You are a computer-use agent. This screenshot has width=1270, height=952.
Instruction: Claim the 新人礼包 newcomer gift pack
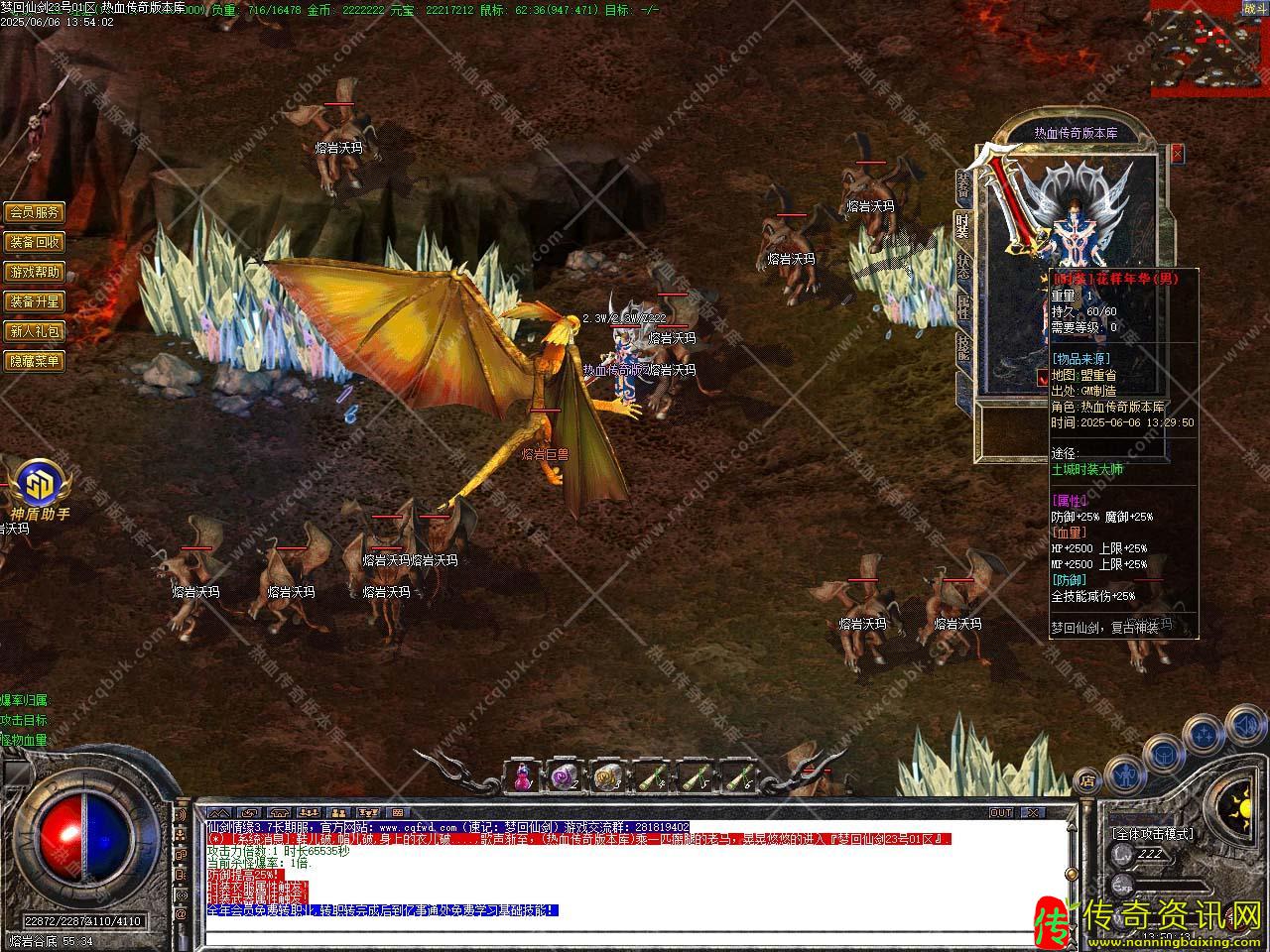click(35, 331)
